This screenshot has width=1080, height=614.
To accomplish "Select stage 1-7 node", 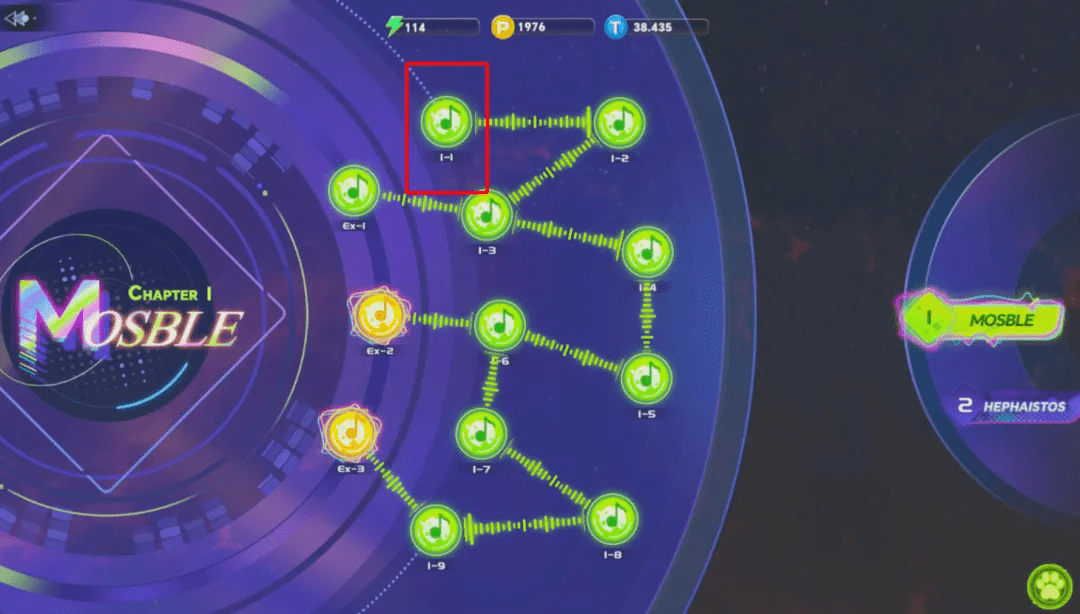I will pyautogui.click(x=481, y=433).
